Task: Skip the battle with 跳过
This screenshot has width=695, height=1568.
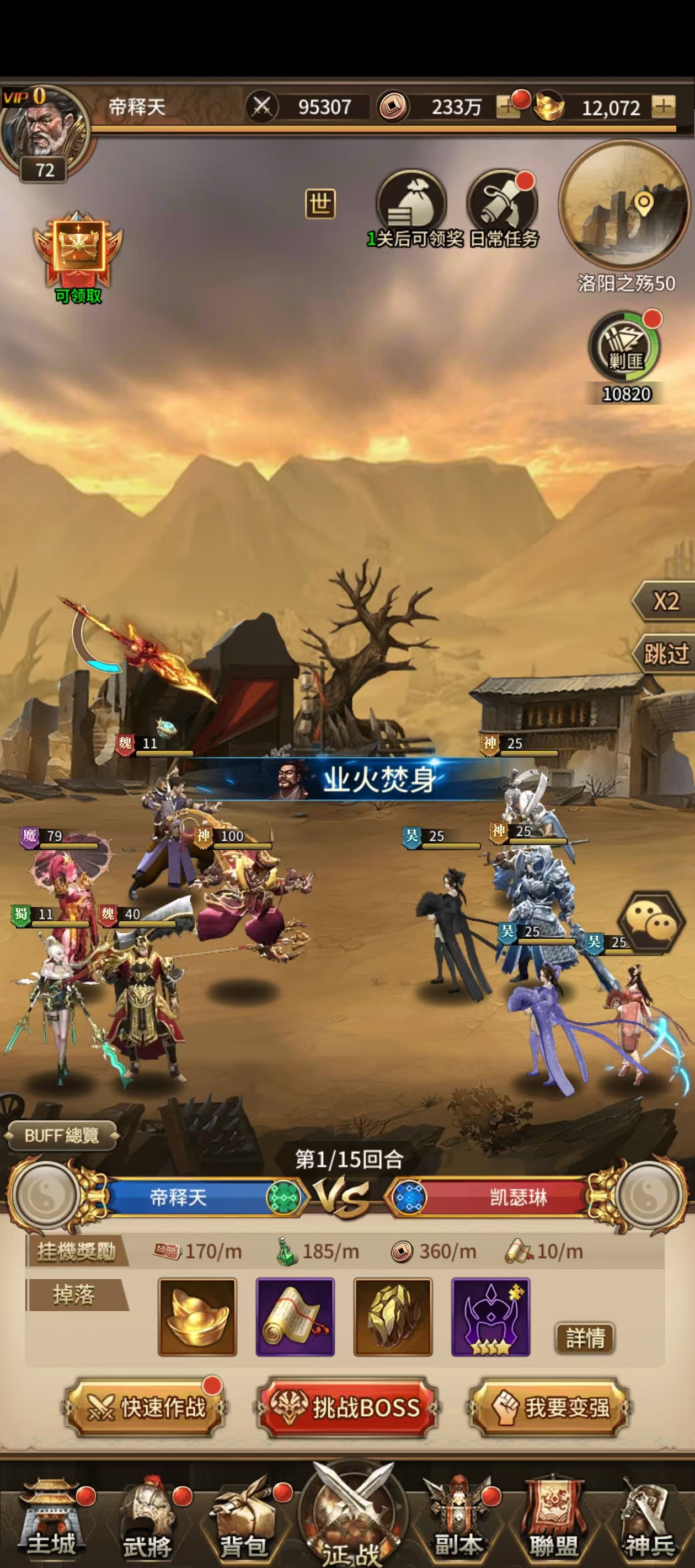Action: [666, 654]
